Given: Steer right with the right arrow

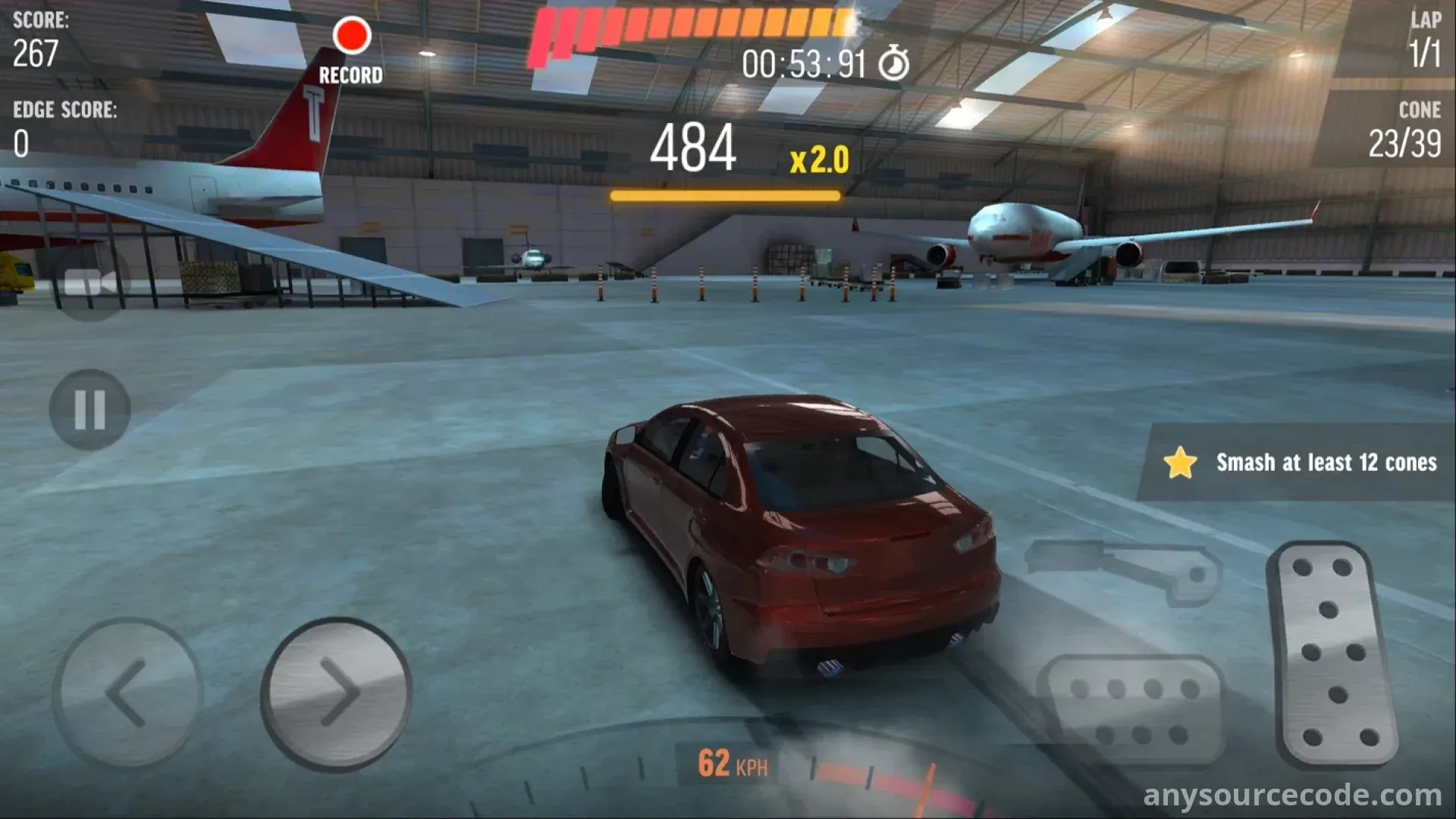Looking at the screenshot, I should [337, 692].
